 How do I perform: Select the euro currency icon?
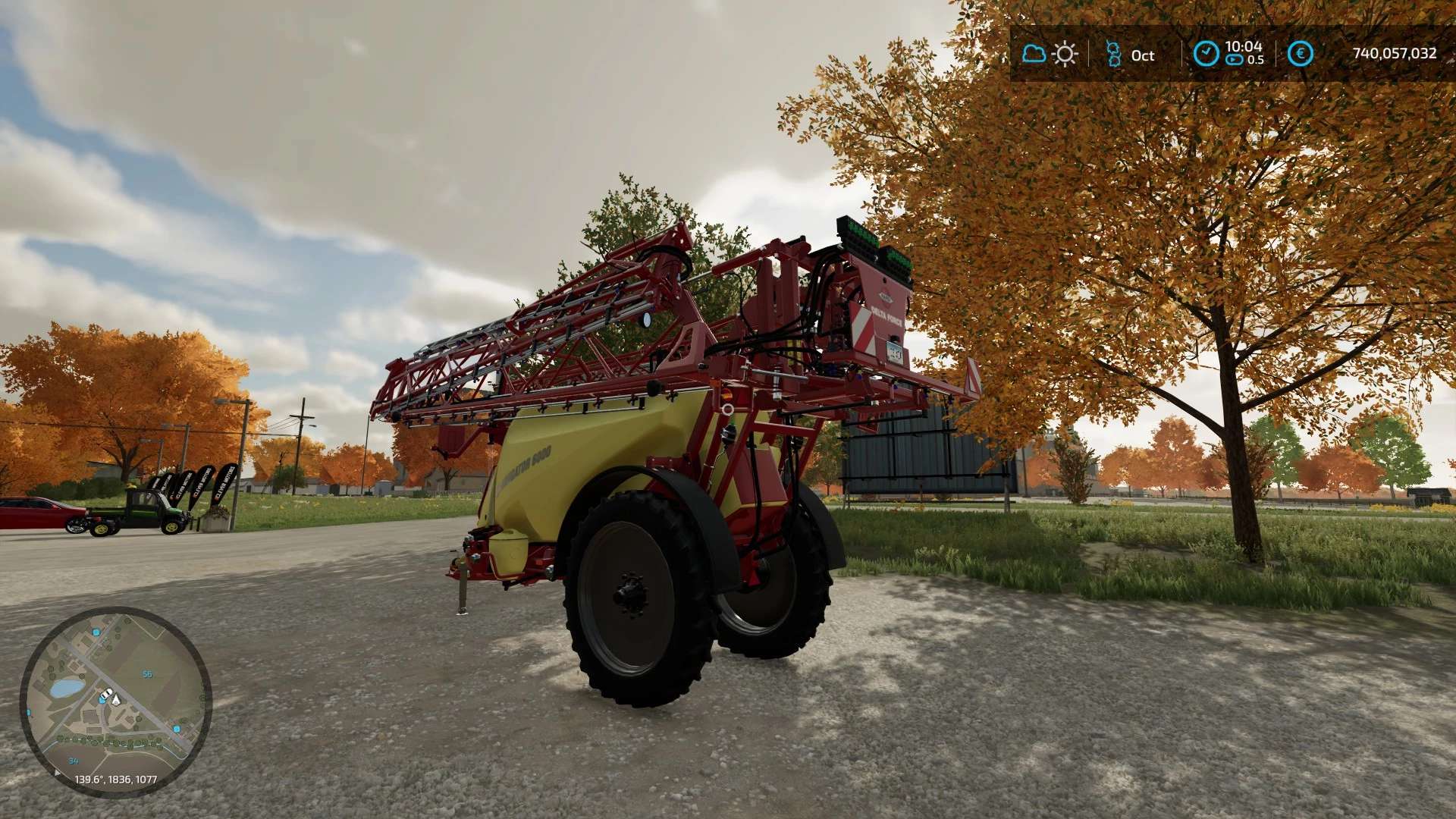point(1300,54)
